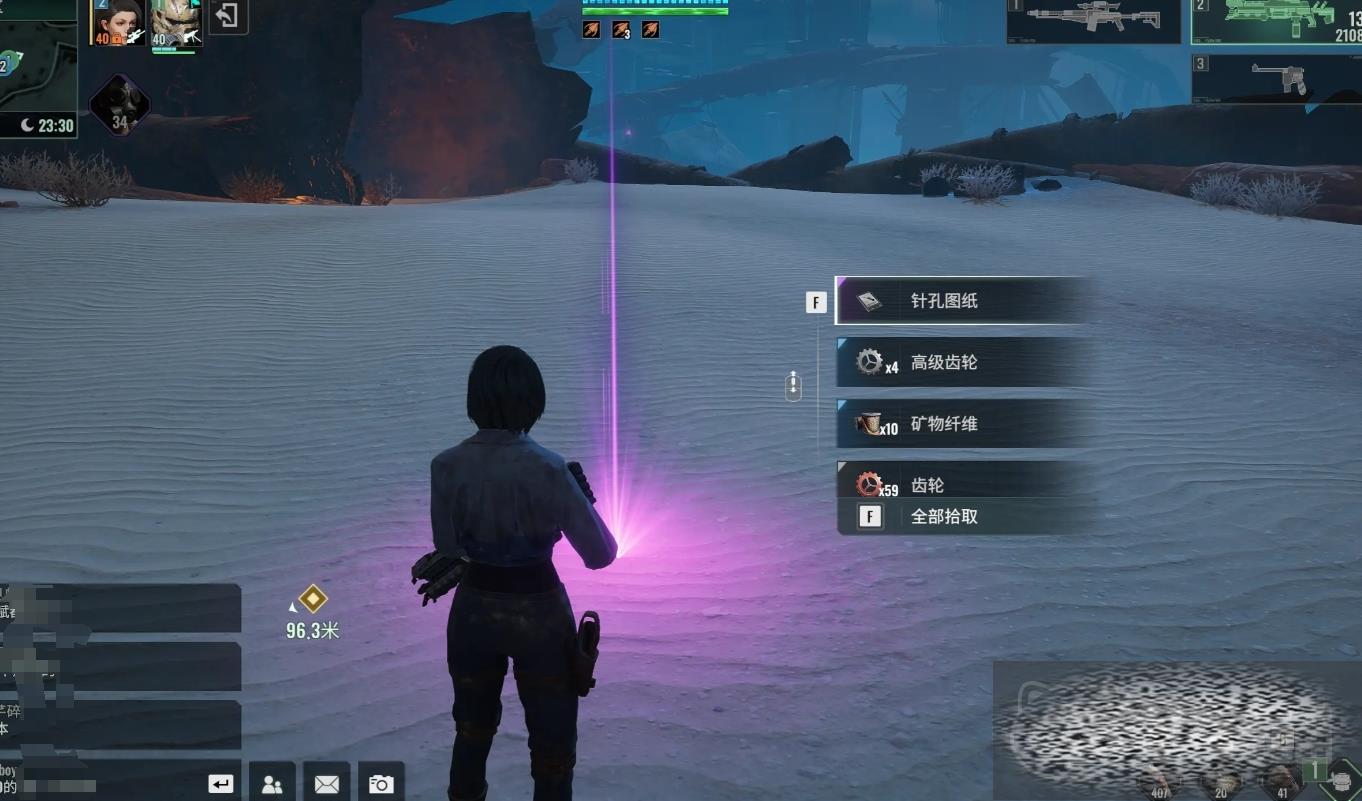
Task: Equip the pistol in weapon slot 3
Action: [x=1277, y=79]
